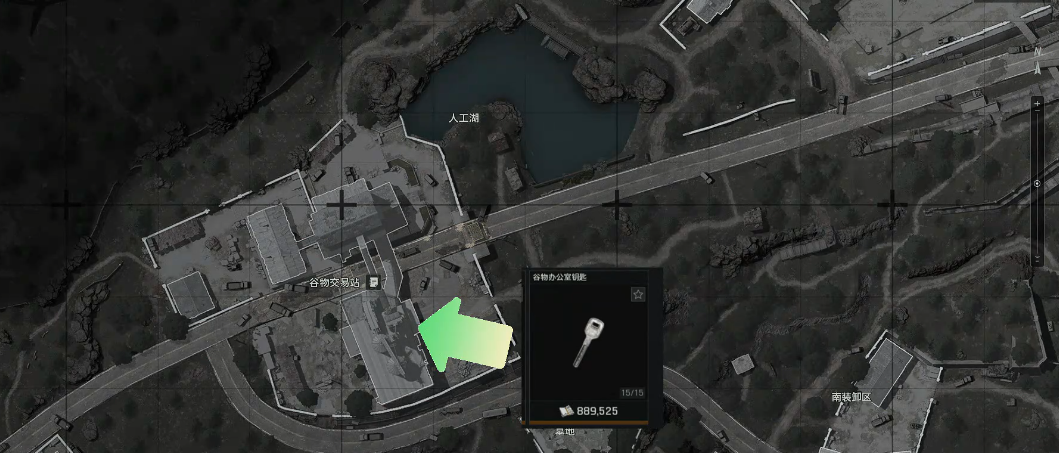The image size is (1059, 453).
Task: Click the zoom slider's circular handle
Action: [x=1037, y=183]
